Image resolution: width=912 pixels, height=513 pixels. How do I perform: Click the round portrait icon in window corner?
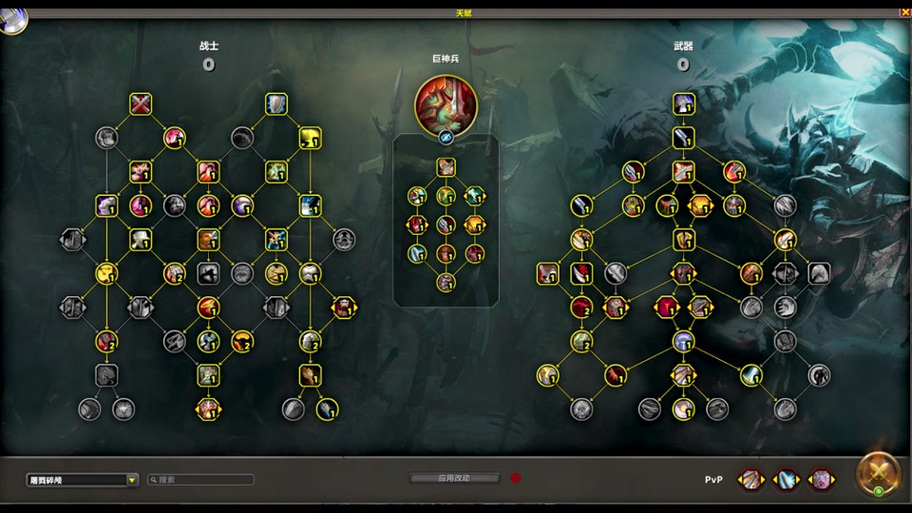tap(12, 20)
